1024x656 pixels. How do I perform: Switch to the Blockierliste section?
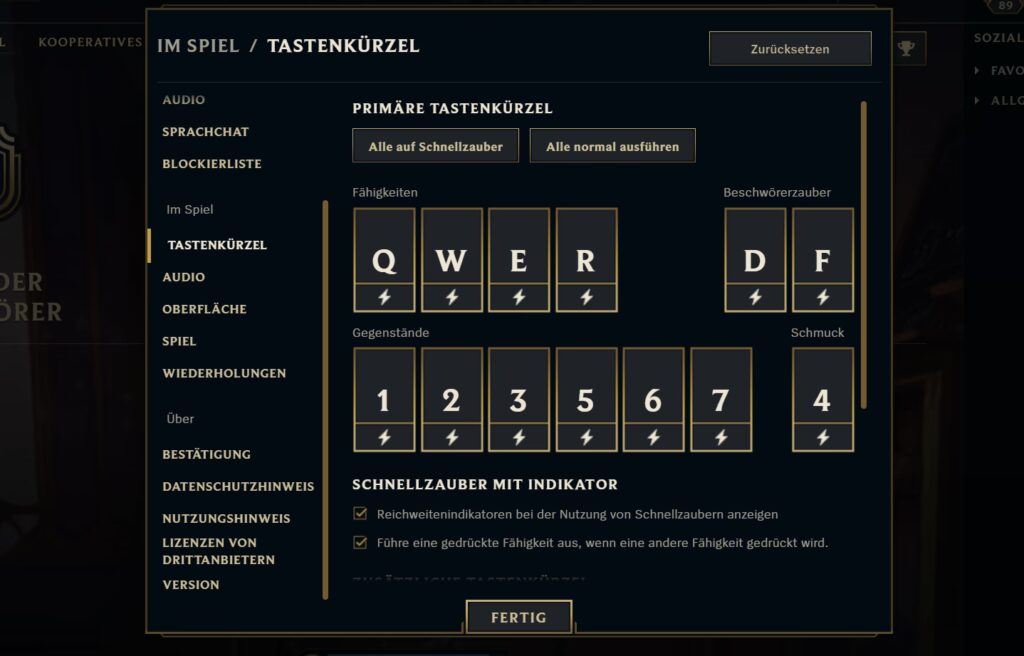pyautogui.click(x=211, y=164)
